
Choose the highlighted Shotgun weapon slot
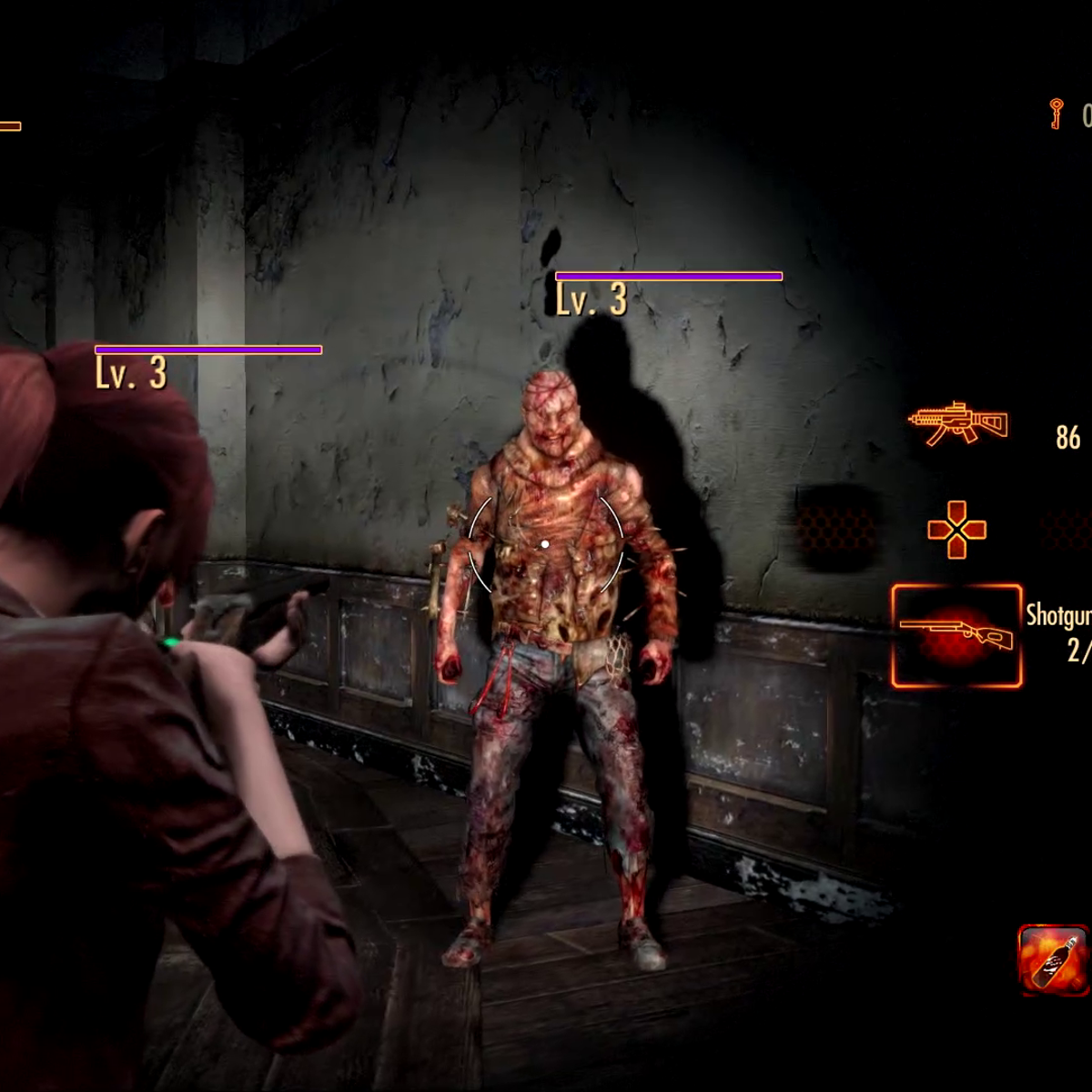click(956, 636)
